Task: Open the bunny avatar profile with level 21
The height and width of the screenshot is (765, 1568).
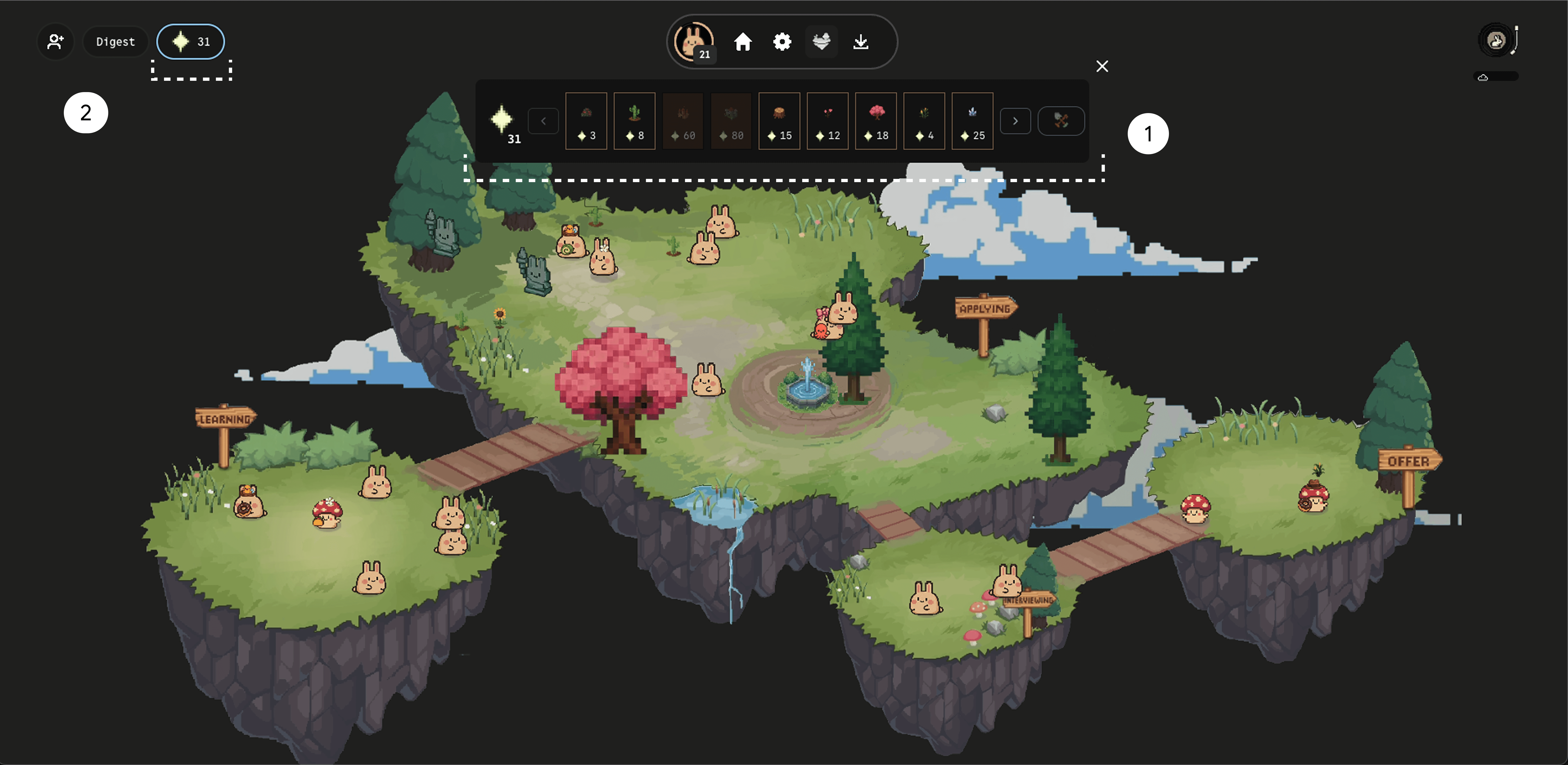Action: 694,41
